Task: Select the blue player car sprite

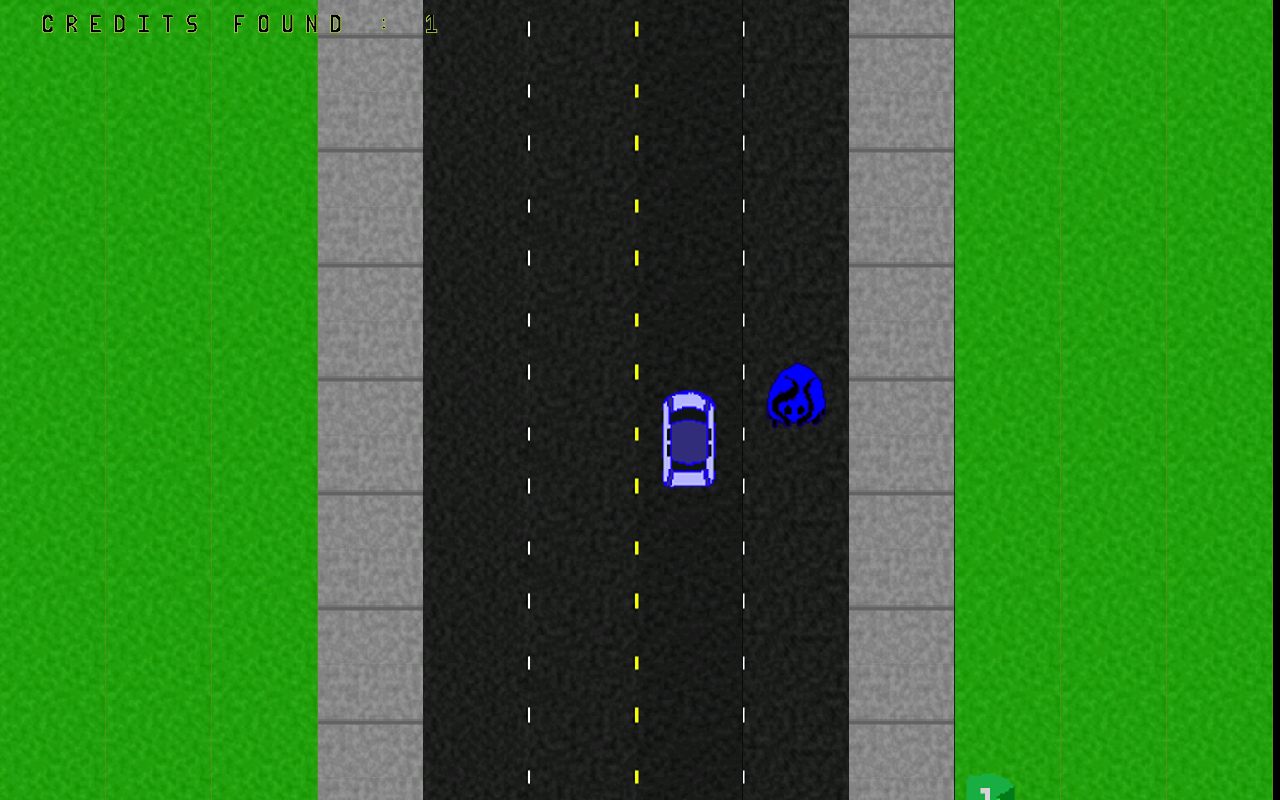Action: click(x=688, y=440)
